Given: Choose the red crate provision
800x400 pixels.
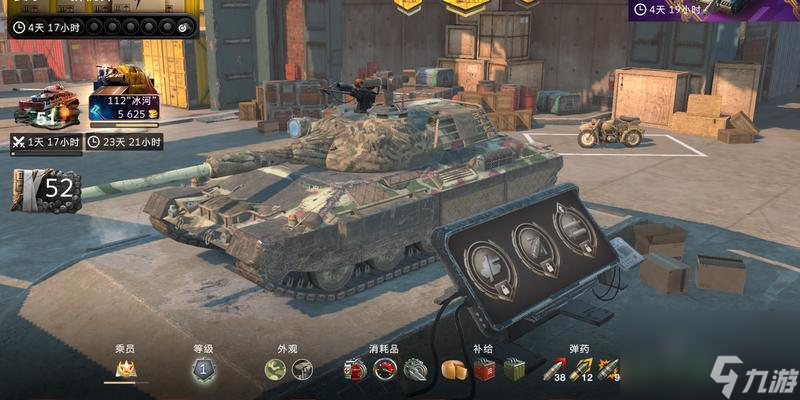Looking at the screenshot, I should pyautogui.click(x=485, y=371).
